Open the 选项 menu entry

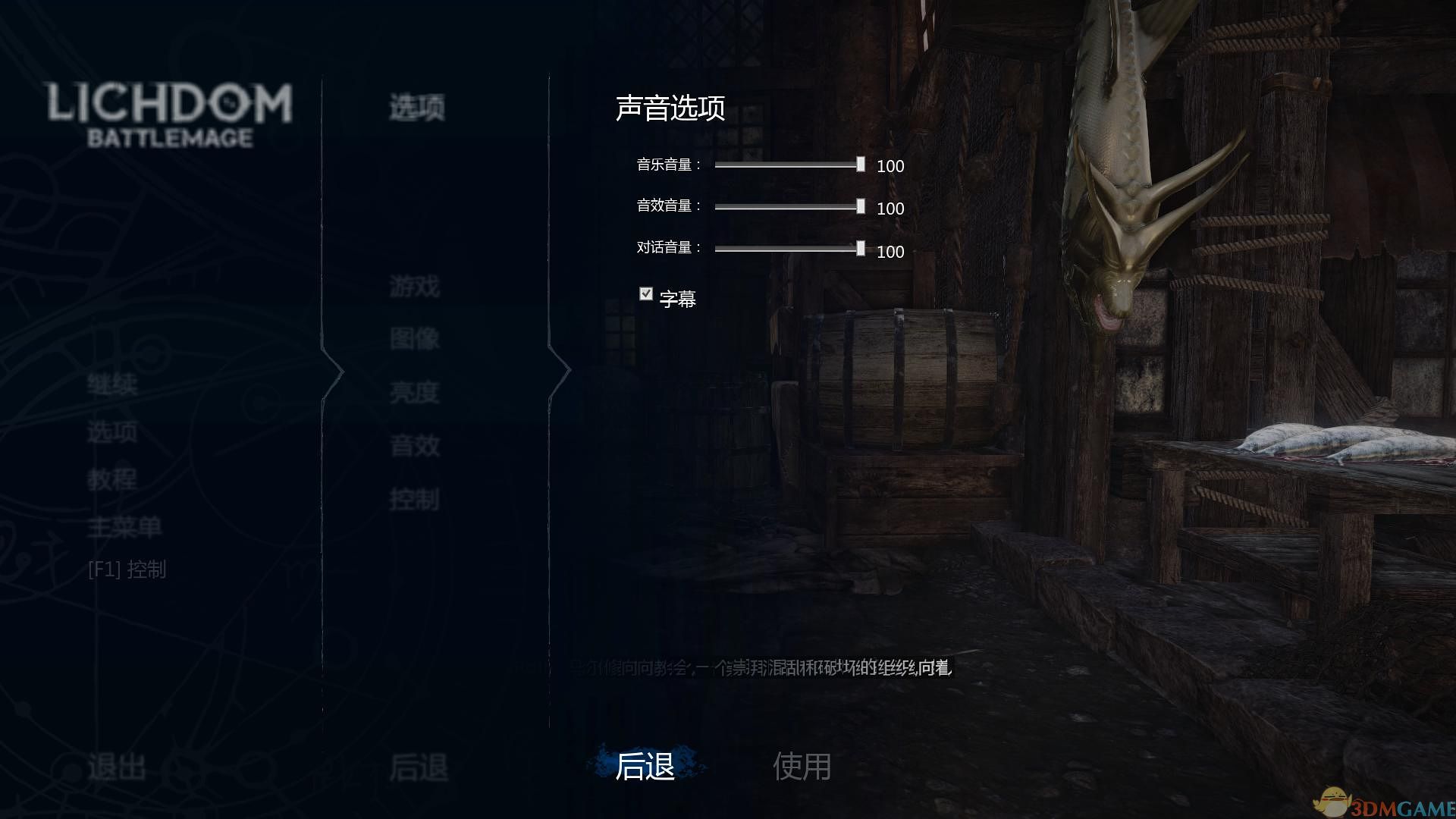pyautogui.click(x=112, y=432)
